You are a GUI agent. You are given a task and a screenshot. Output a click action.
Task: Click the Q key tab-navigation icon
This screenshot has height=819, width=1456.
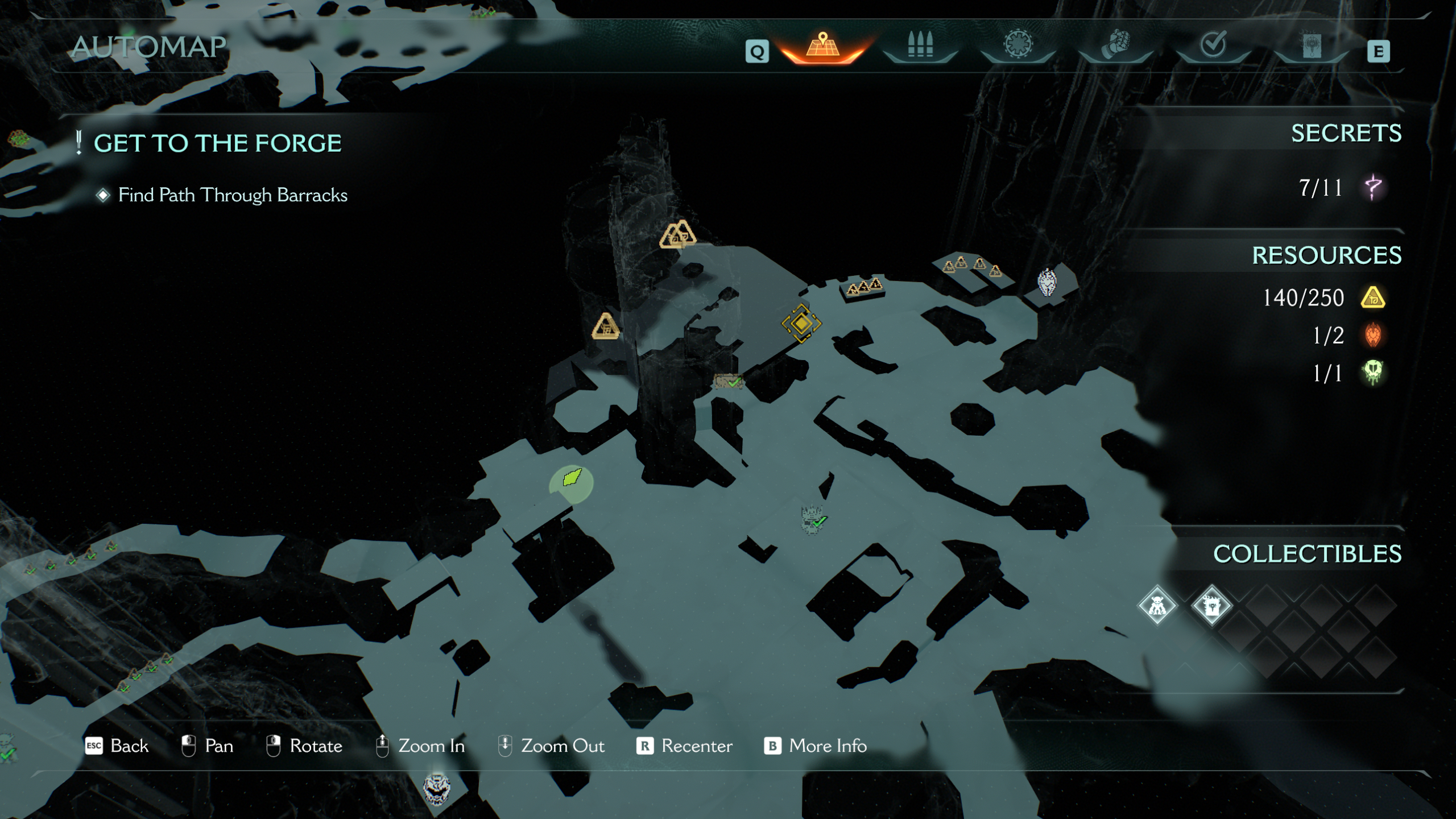coord(757,51)
